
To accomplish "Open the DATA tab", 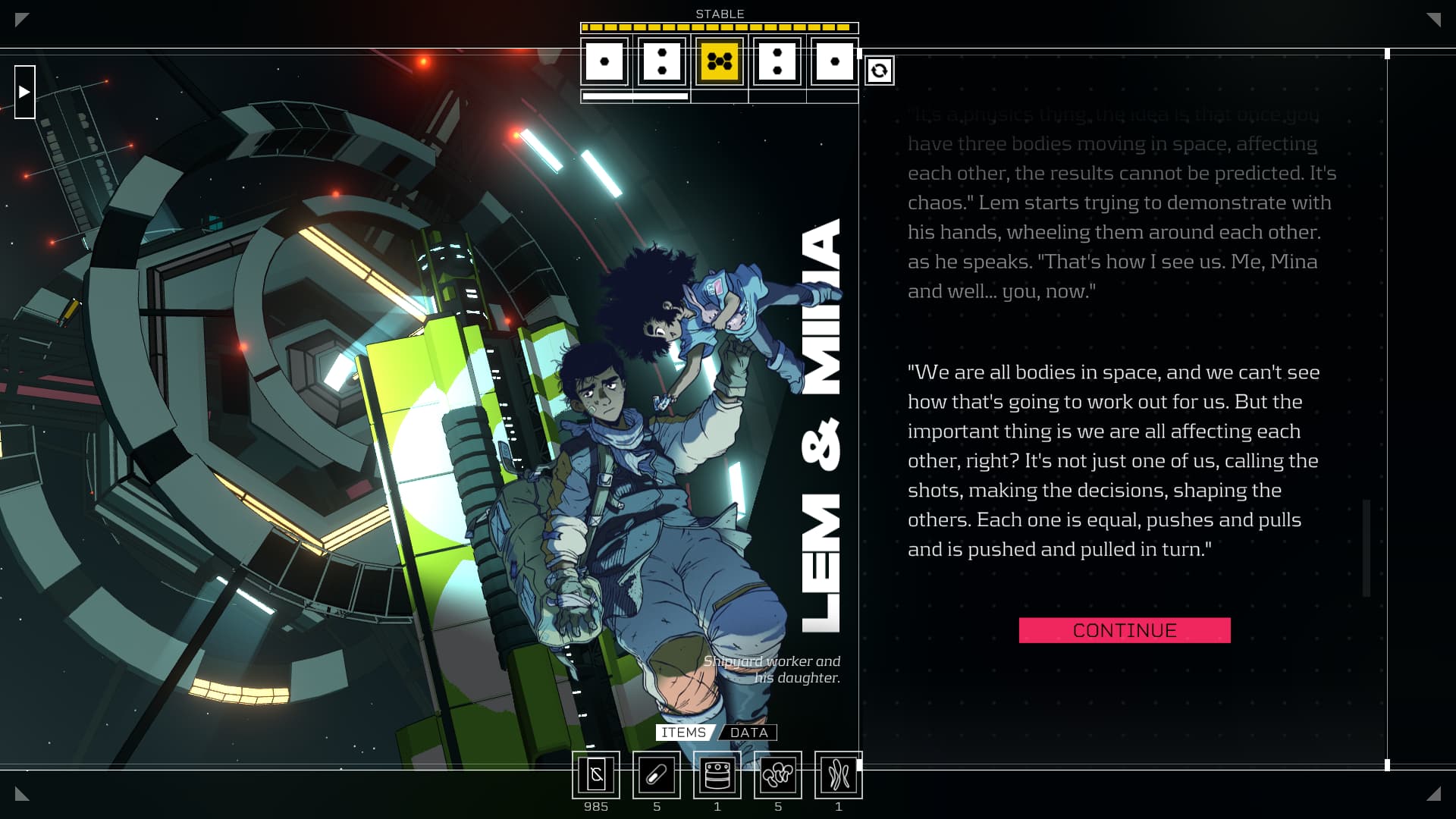I will 749,733.
